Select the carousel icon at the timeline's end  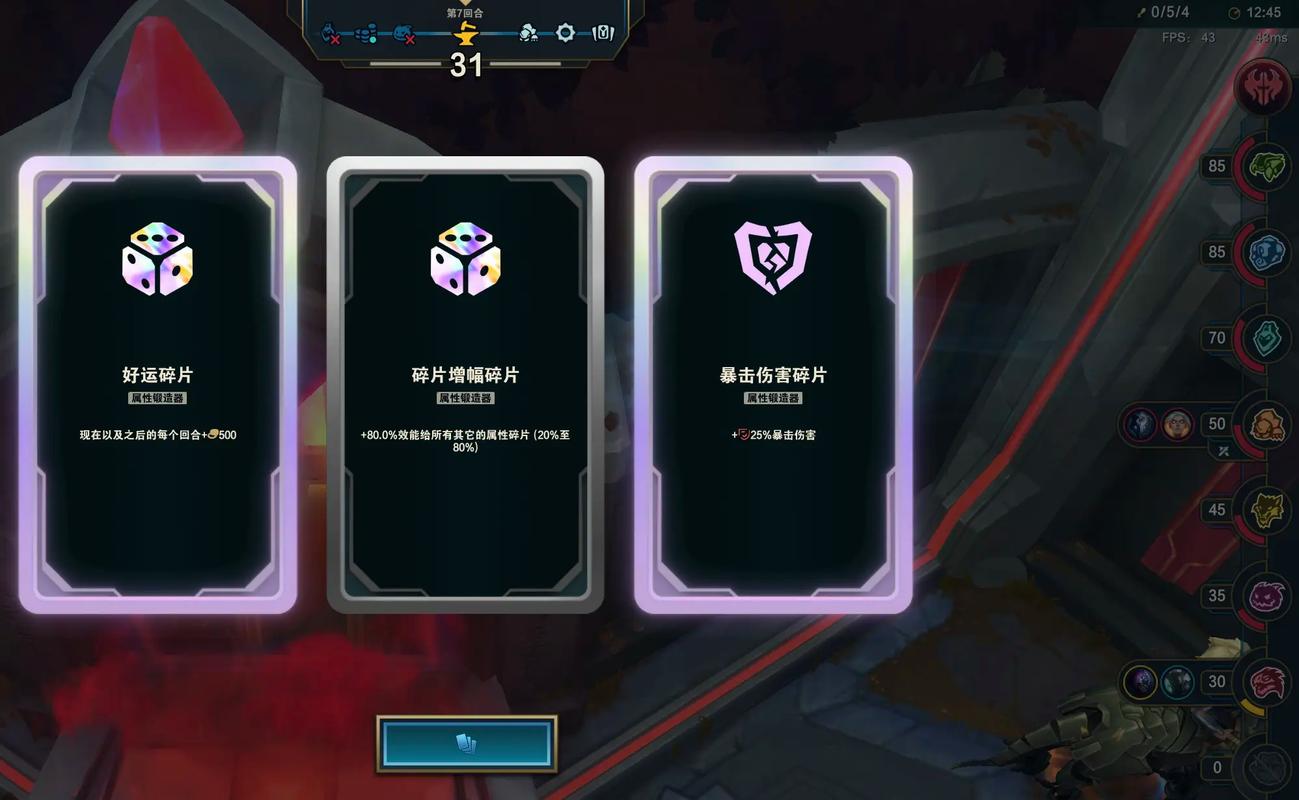pyautogui.click(x=602, y=32)
